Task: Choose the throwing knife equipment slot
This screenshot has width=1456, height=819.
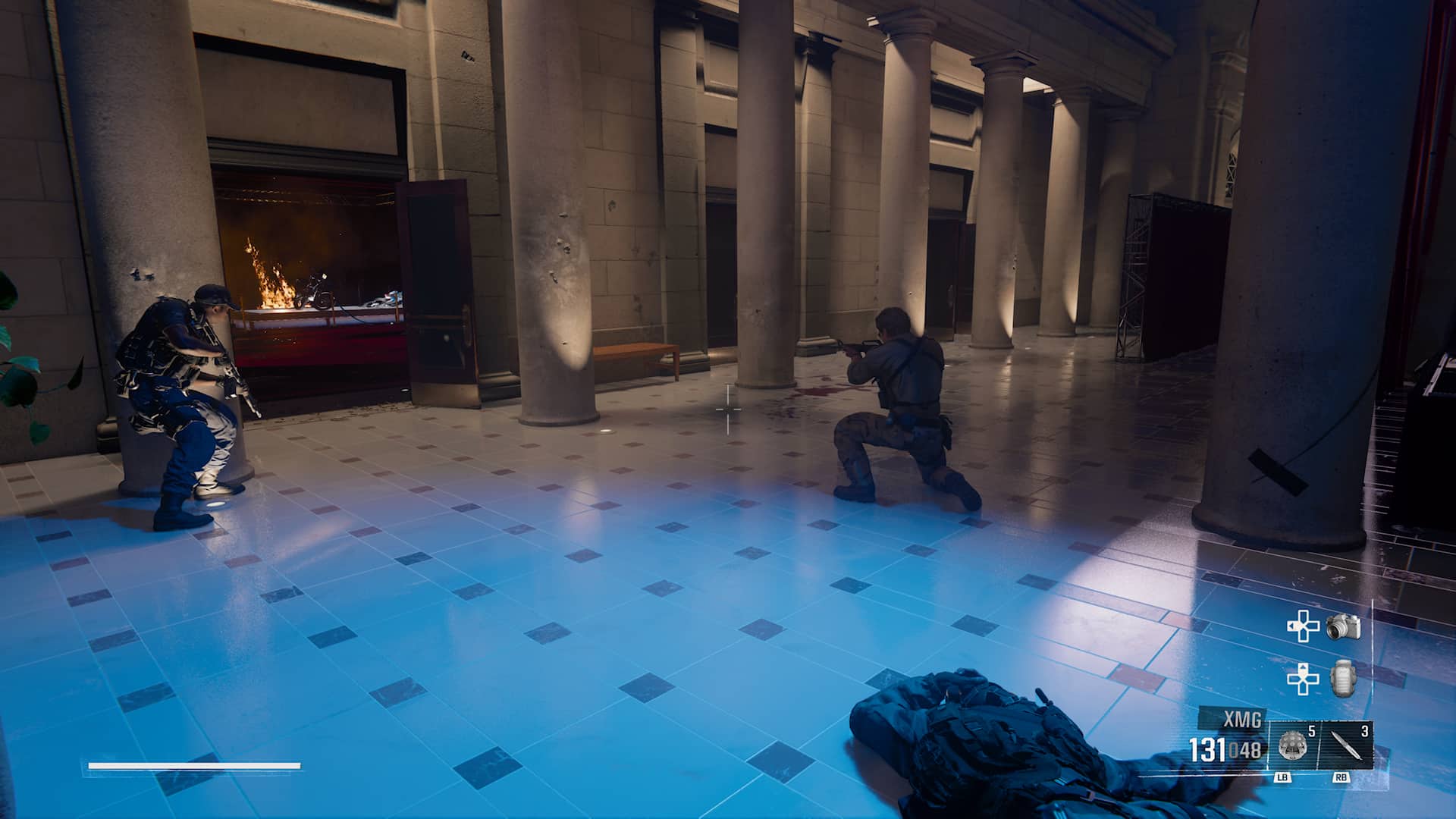Action: pos(1345,746)
